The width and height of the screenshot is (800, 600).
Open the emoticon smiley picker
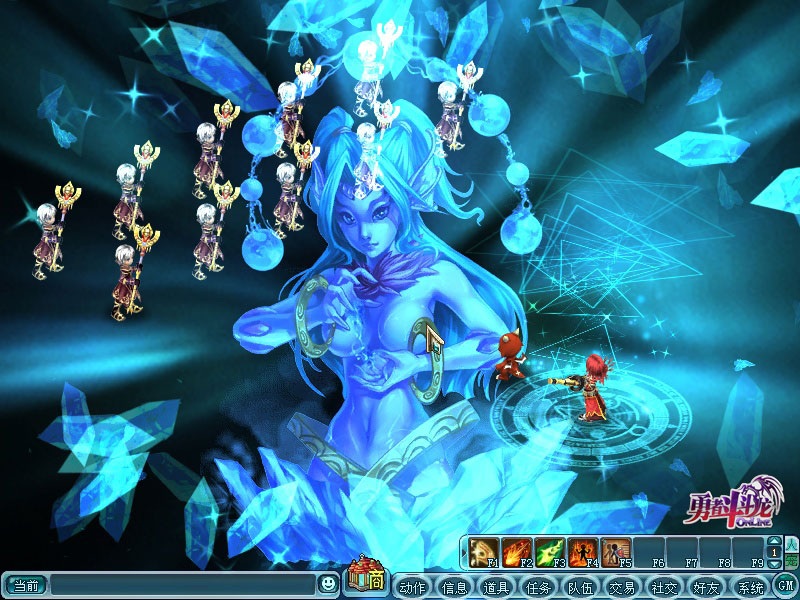click(x=328, y=584)
